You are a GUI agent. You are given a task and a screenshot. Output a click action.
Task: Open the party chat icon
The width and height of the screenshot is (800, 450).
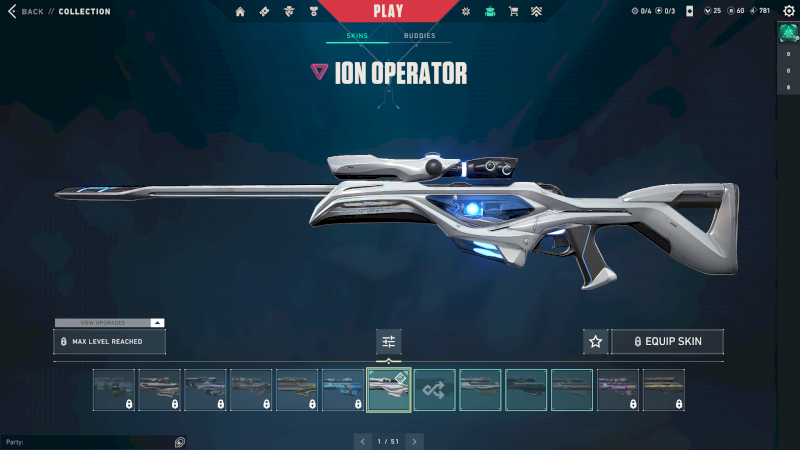(x=180, y=442)
